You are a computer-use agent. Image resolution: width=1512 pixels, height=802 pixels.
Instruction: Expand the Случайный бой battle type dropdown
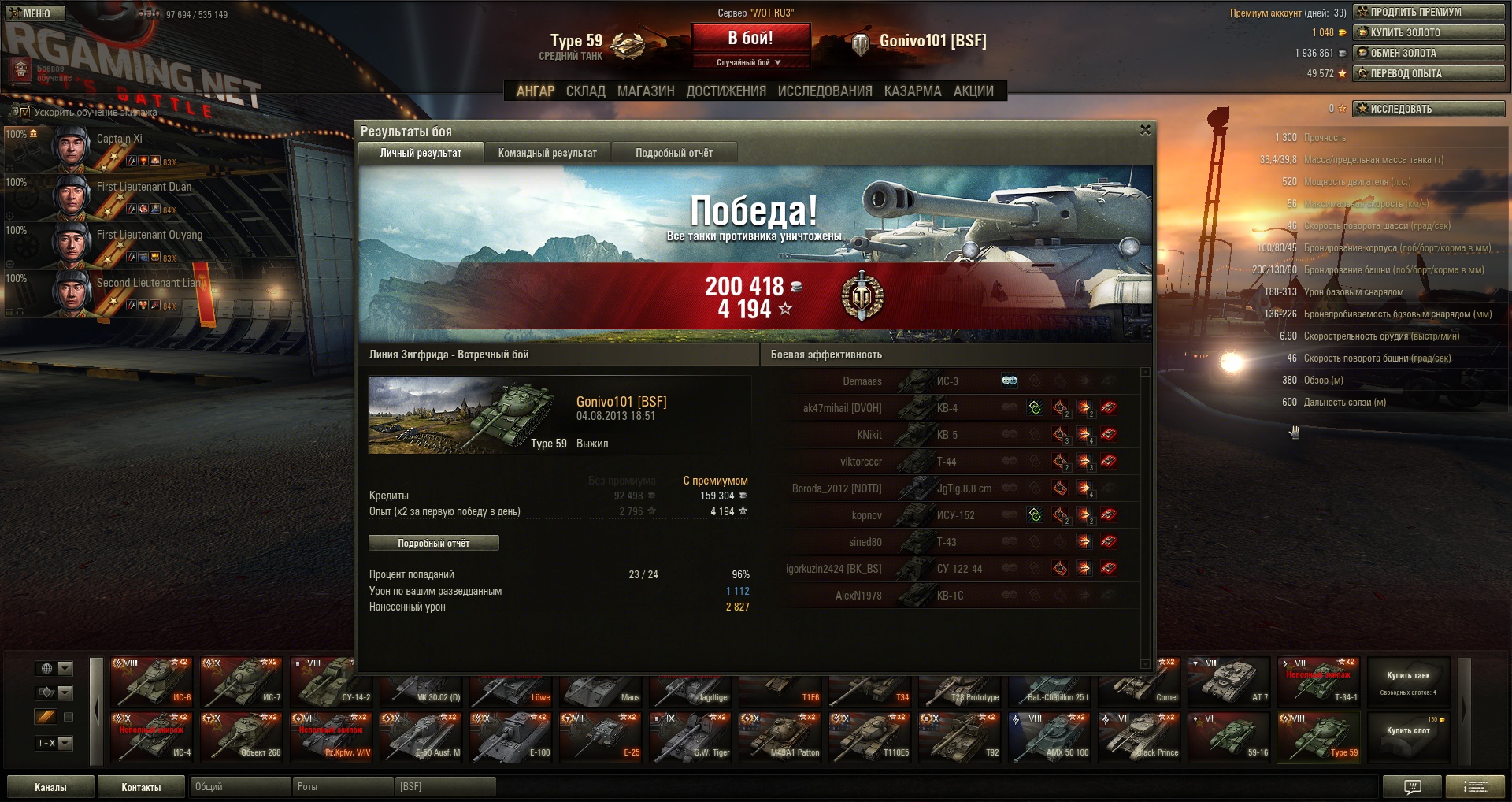point(750,62)
